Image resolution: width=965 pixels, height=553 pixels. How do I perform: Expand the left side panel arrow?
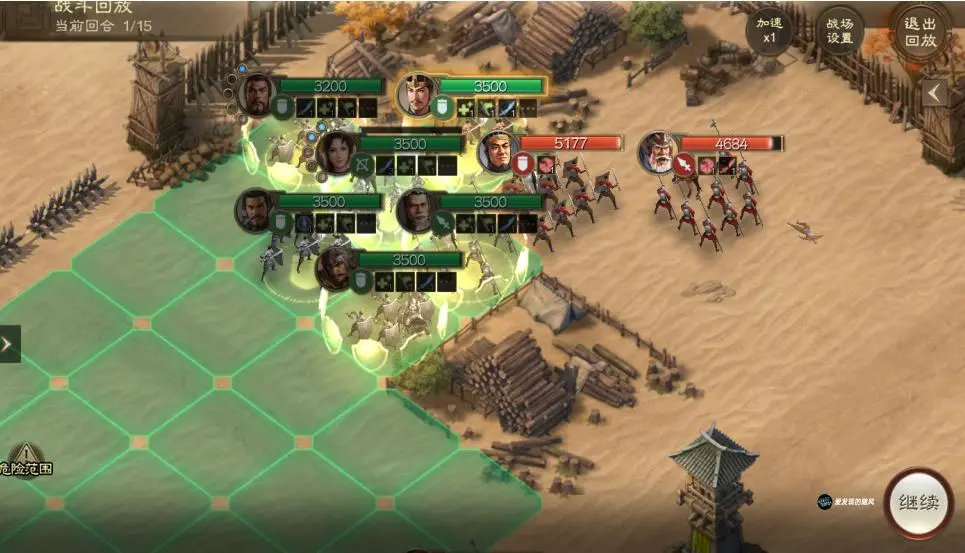(9, 344)
